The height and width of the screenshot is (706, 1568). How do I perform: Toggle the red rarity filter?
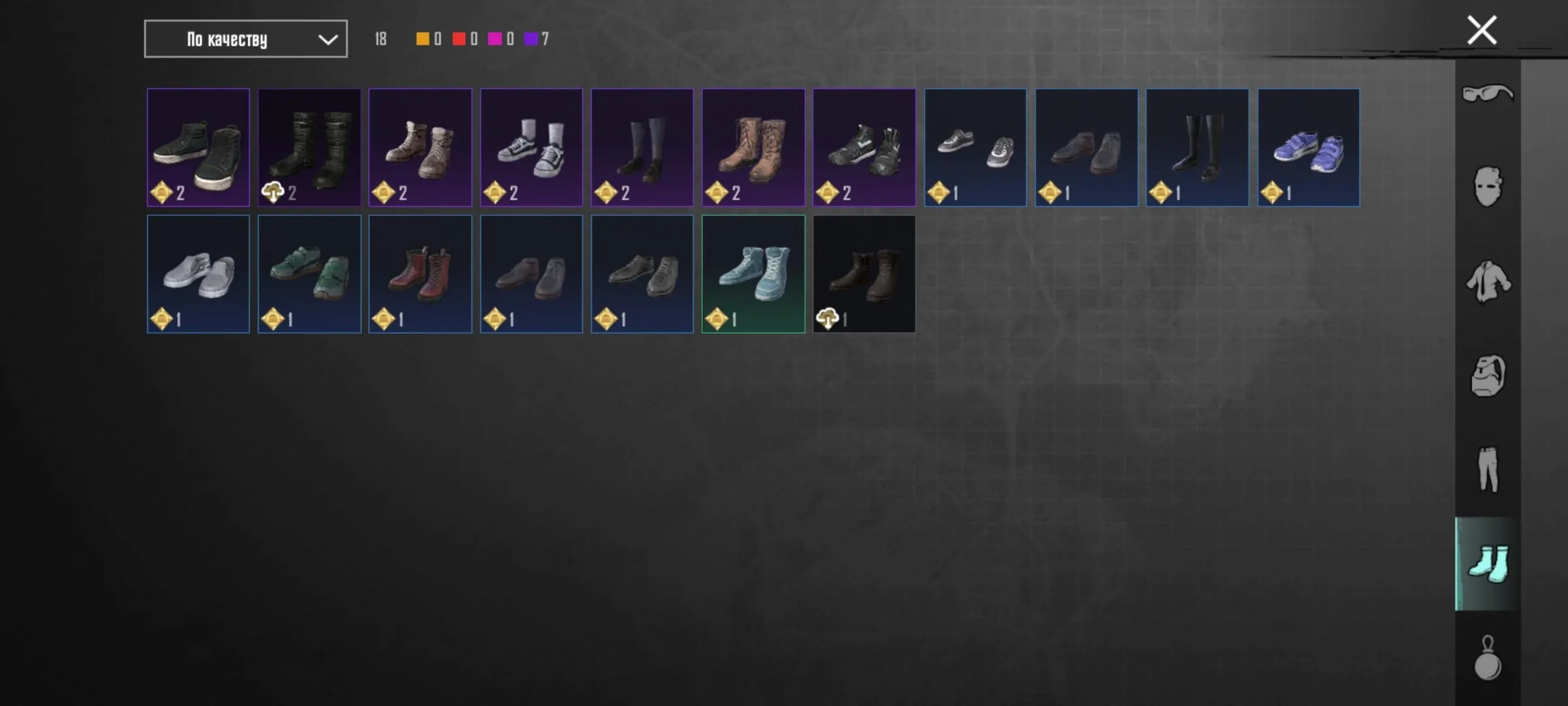(x=457, y=39)
